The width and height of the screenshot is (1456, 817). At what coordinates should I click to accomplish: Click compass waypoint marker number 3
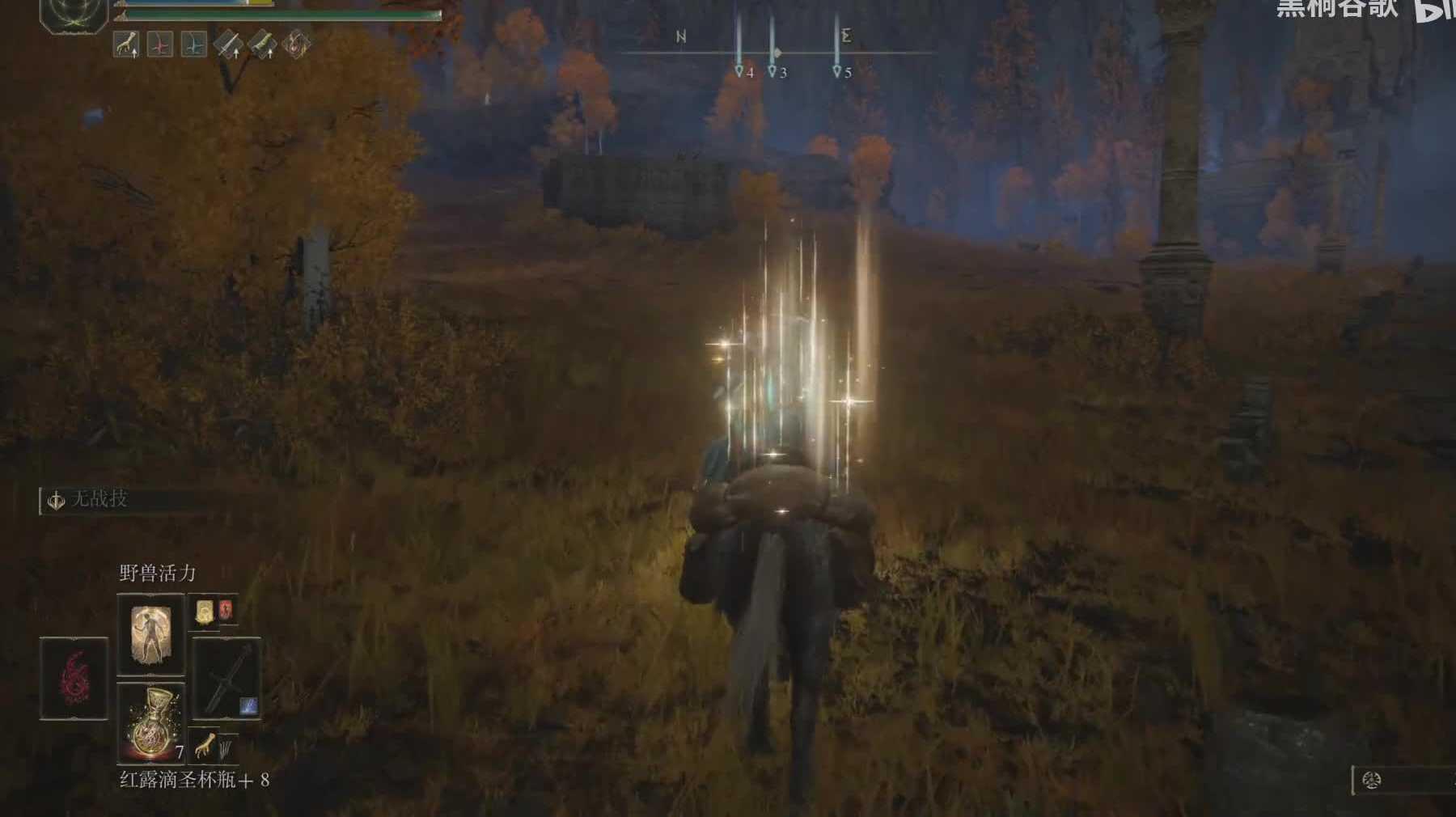click(x=772, y=71)
